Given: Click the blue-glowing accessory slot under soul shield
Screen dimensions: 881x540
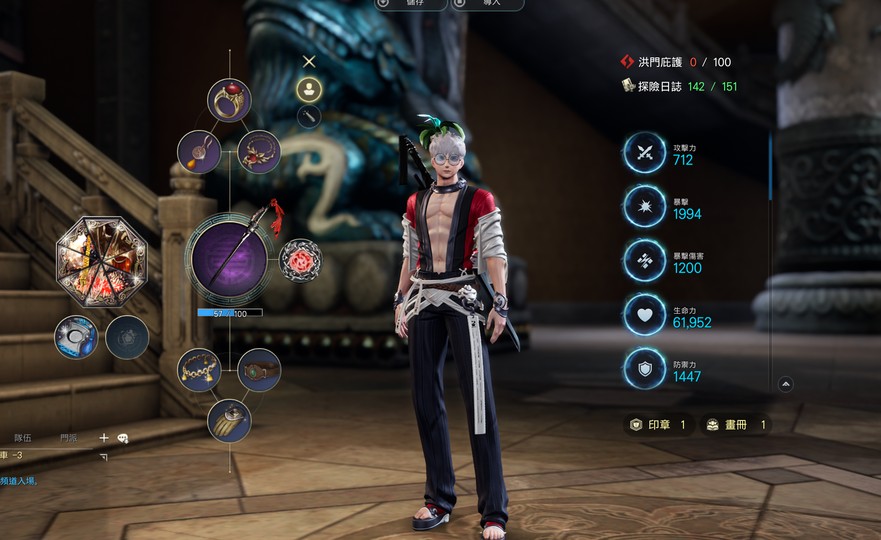Looking at the screenshot, I should 75,337.
